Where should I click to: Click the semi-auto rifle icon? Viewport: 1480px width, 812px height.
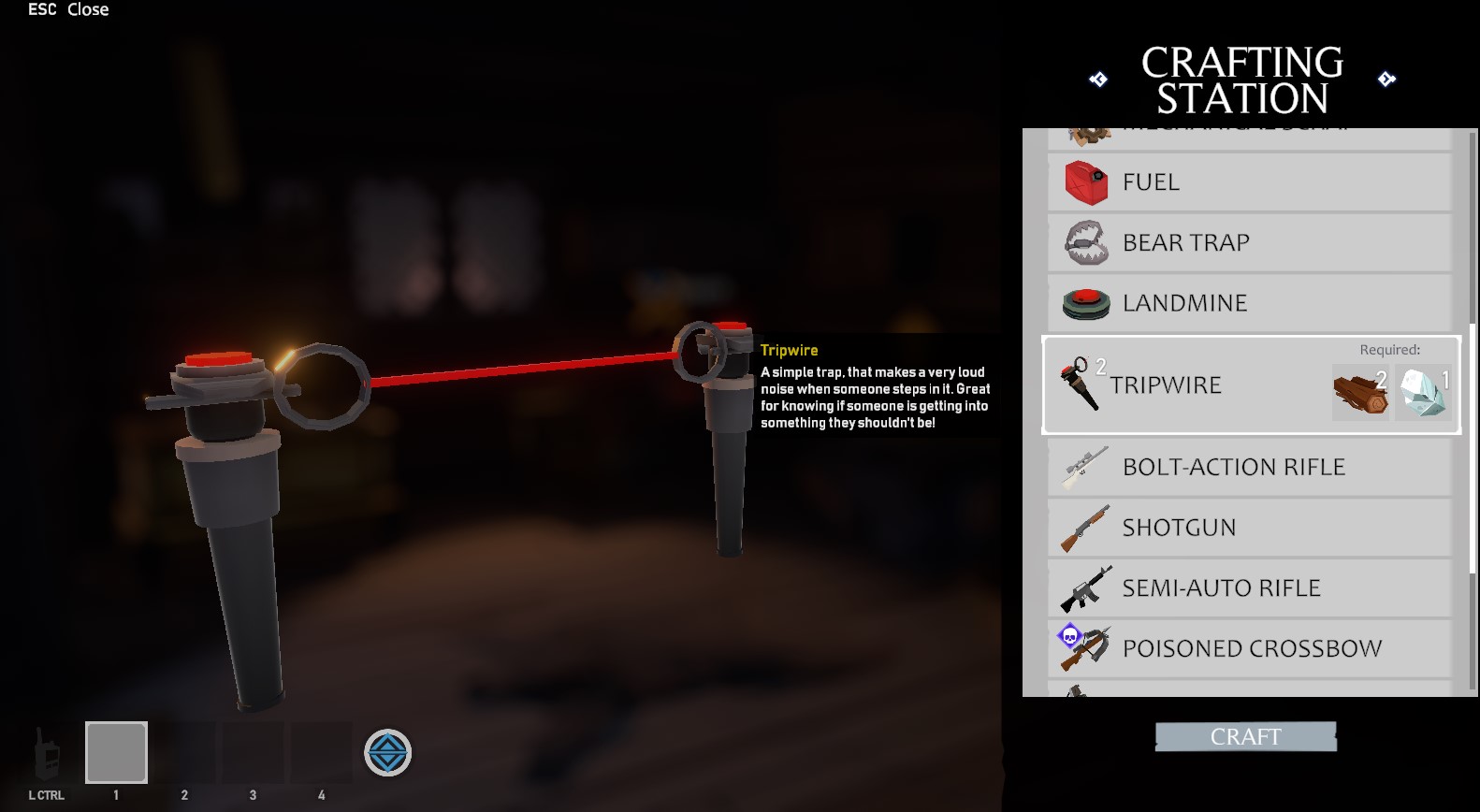1085,588
